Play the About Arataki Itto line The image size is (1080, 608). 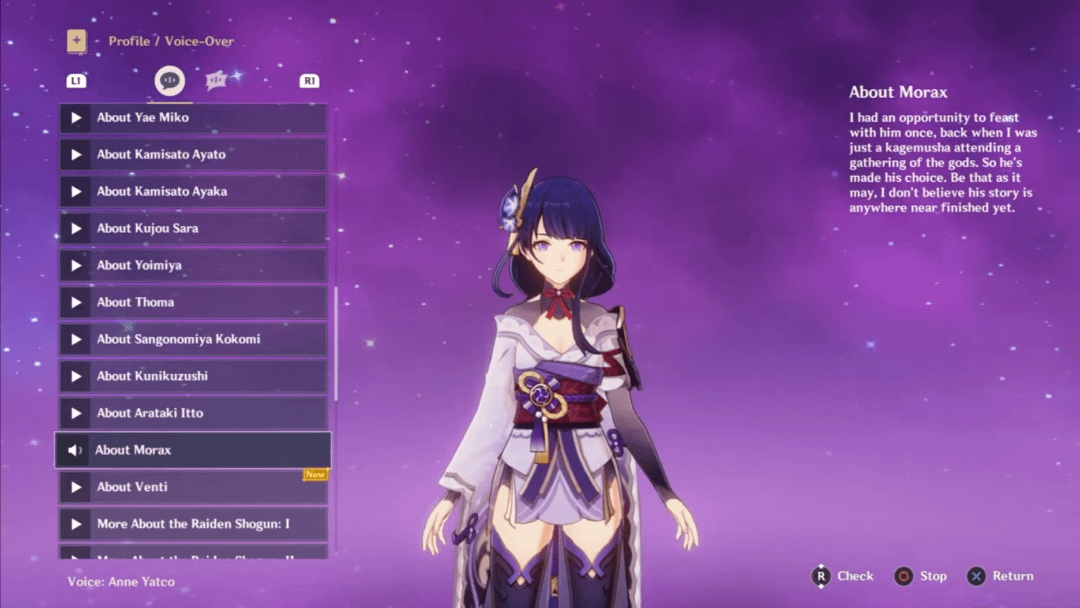tap(192, 414)
